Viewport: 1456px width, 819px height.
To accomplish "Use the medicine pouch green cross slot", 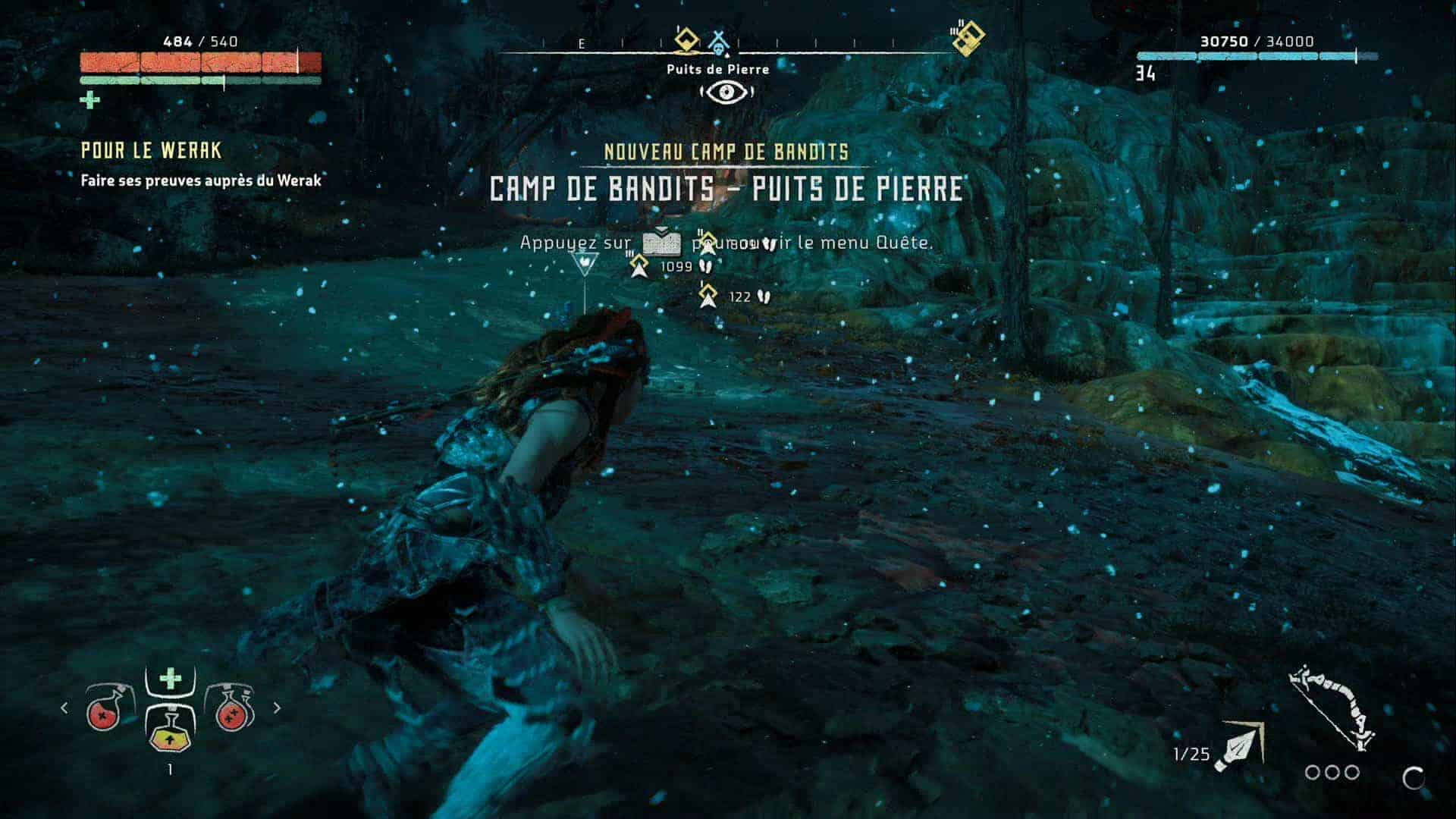I will [x=170, y=679].
